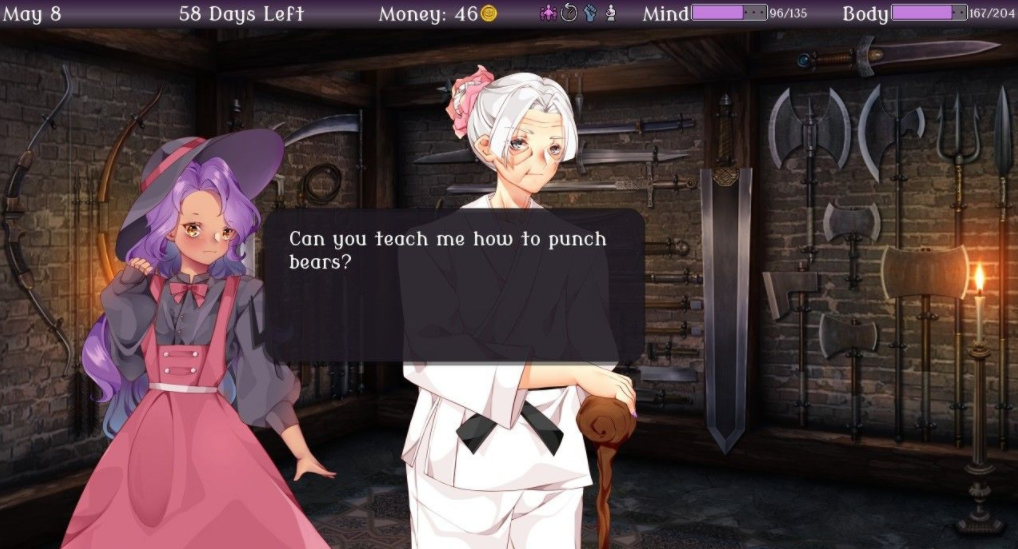Open the white statue figure icon

pyautogui.click(x=610, y=13)
